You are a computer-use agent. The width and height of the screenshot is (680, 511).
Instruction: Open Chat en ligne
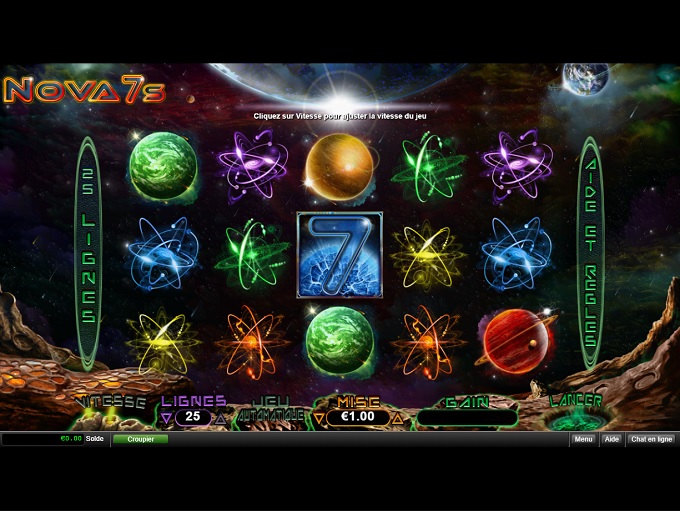(x=651, y=439)
